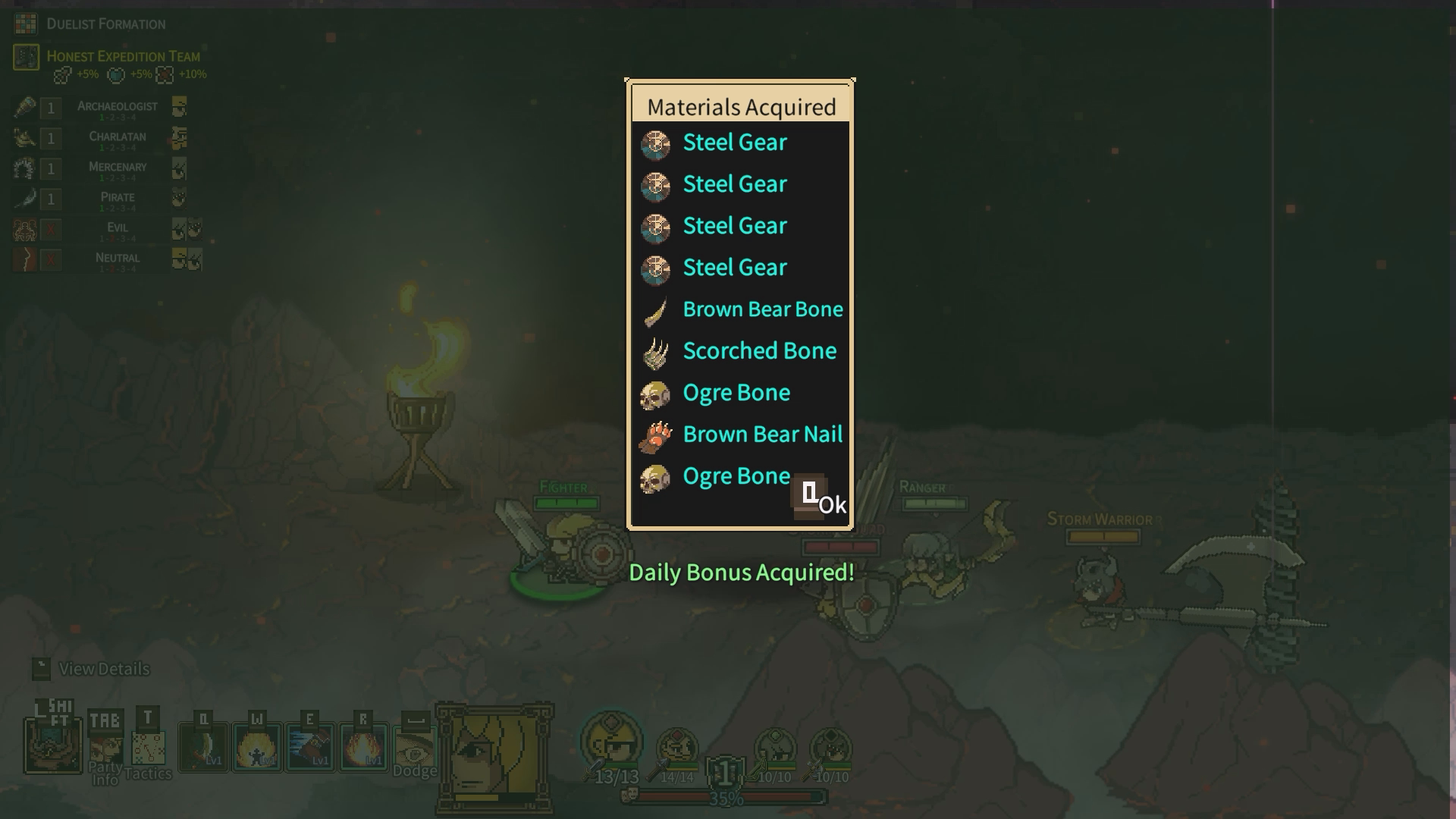This screenshot has width=1456, height=819.
Task: Select the Charlatan trait row
Action: [x=117, y=138]
